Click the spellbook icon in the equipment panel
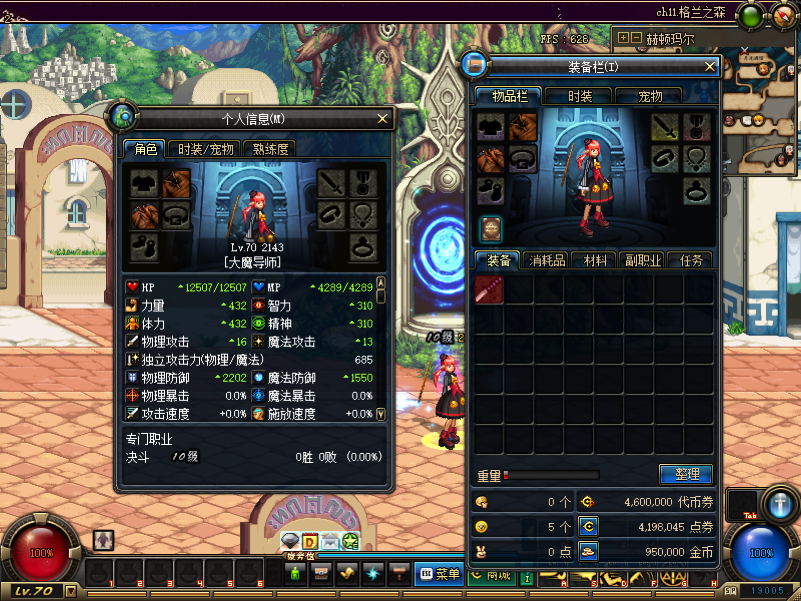This screenshot has height=601, width=801. tap(490, 228)
